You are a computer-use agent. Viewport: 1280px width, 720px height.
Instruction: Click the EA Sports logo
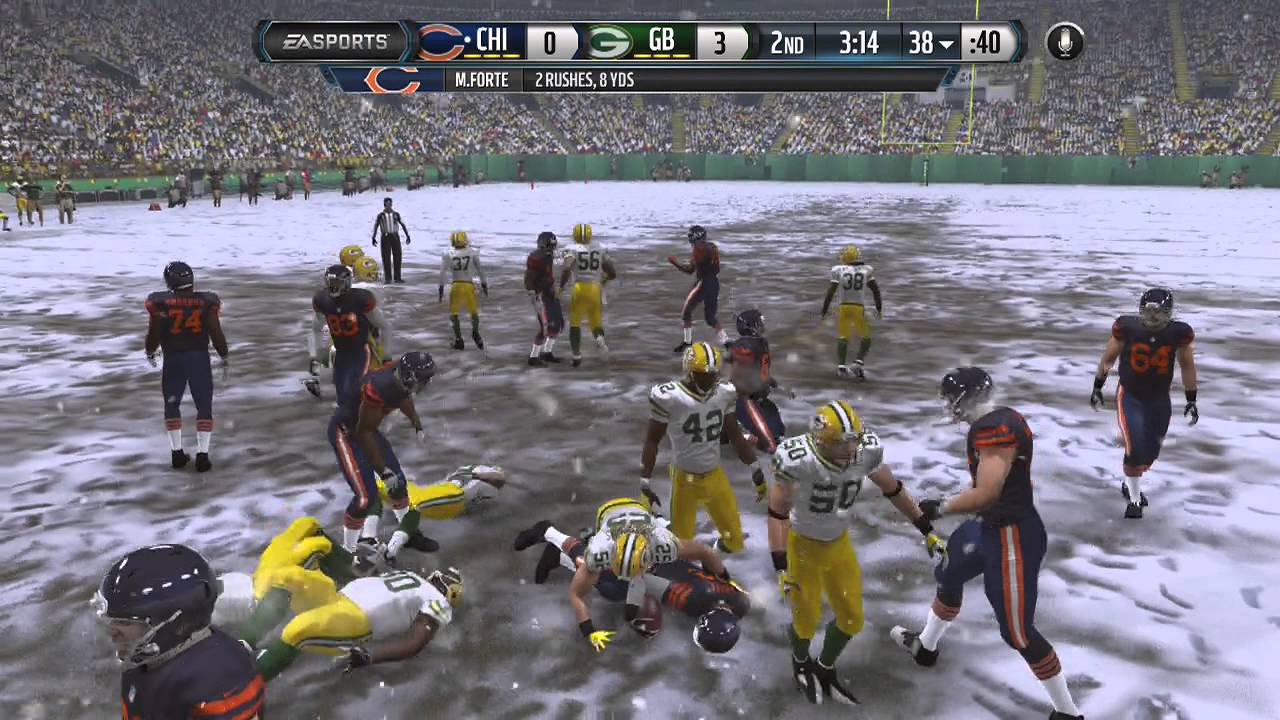click(x=336, y=43)
